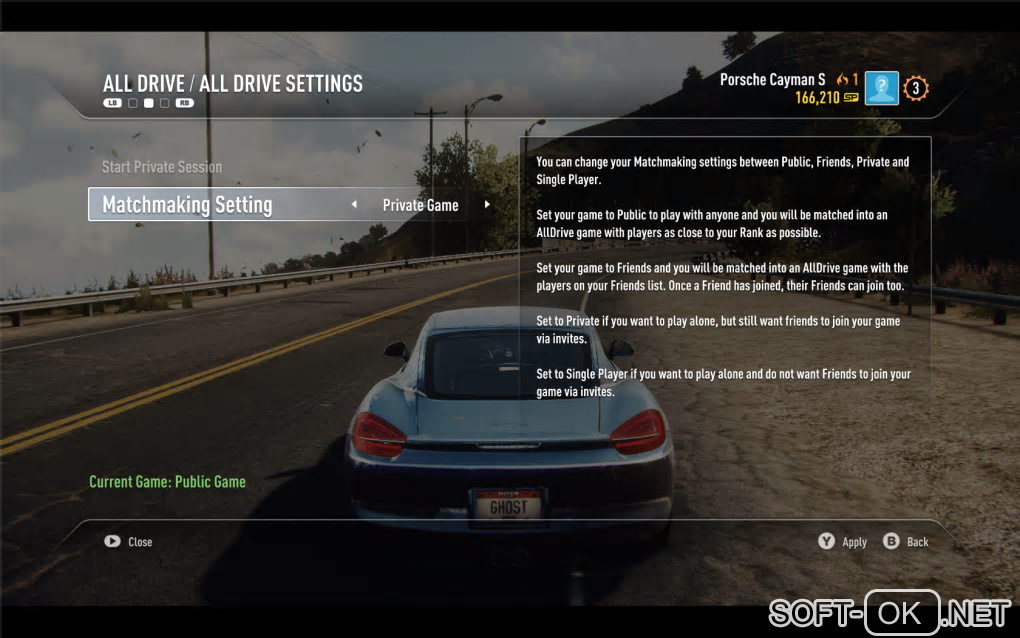Viewport: 1020px width, 638px height.
Task: Select the Matchmaking Setting row
Action: (x=187, y=205)
